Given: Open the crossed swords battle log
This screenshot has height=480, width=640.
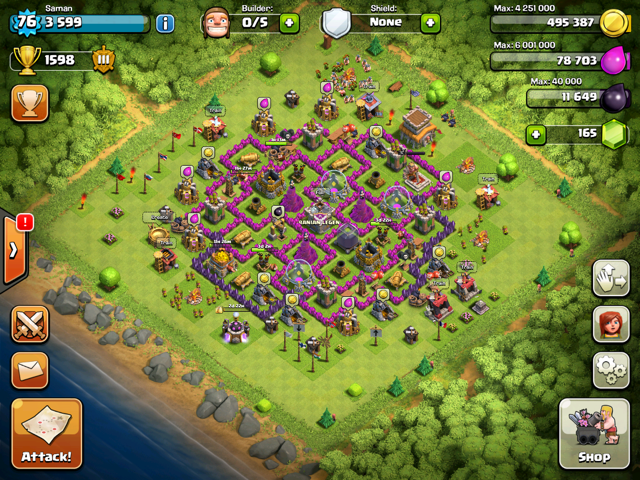Looking at the screenshot, I should tap(30, 324).
